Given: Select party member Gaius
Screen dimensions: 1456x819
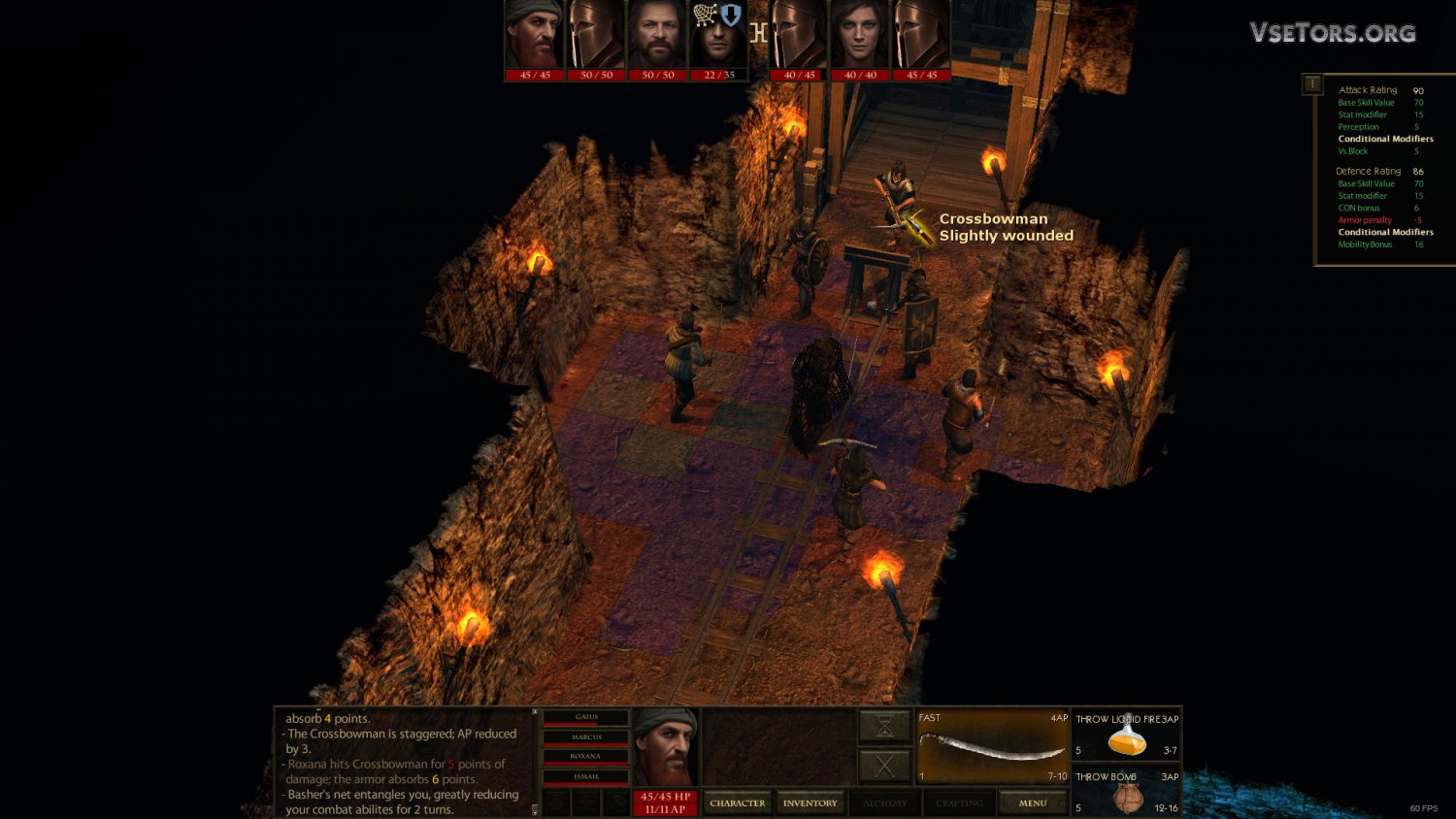Looking at the screenshot, I should [x=586, y=718].
